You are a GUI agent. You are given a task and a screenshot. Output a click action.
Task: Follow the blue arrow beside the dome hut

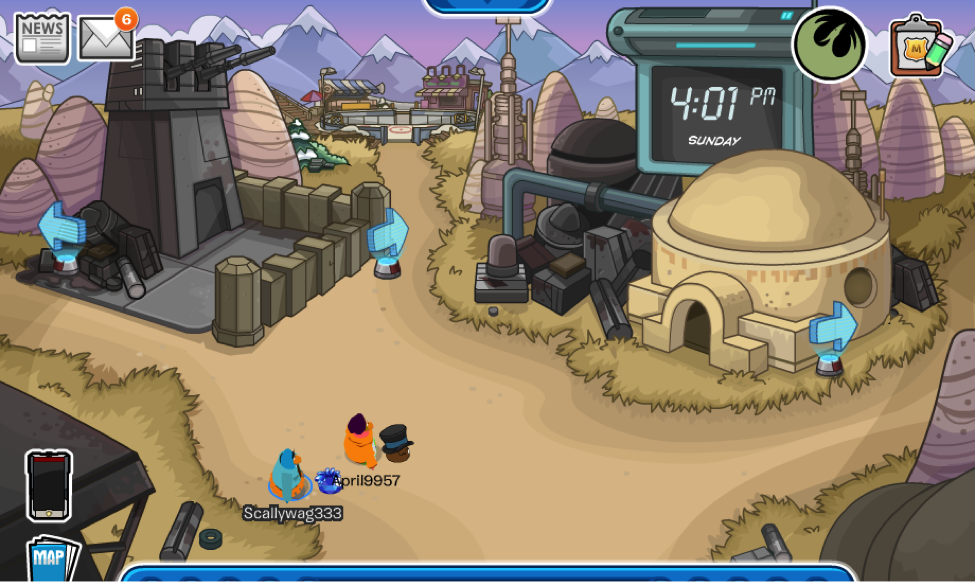(833, 329)
